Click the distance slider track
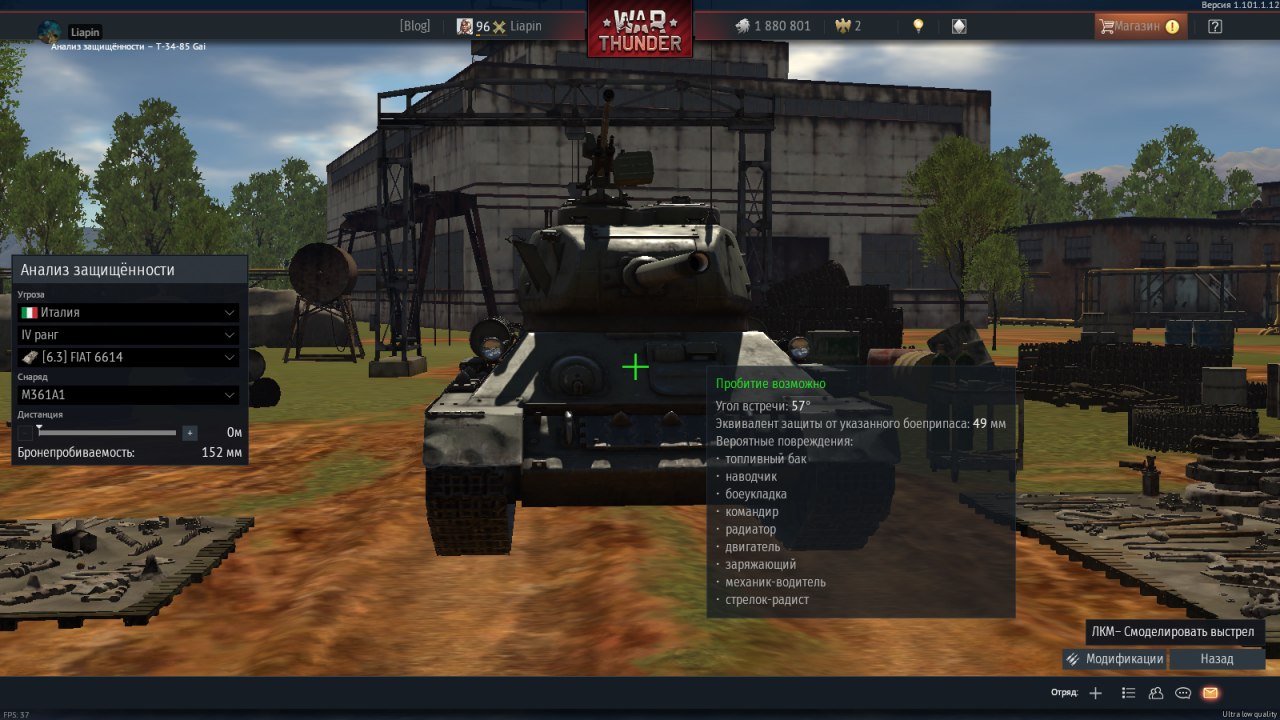1280x720 pixels. (107, 433)
